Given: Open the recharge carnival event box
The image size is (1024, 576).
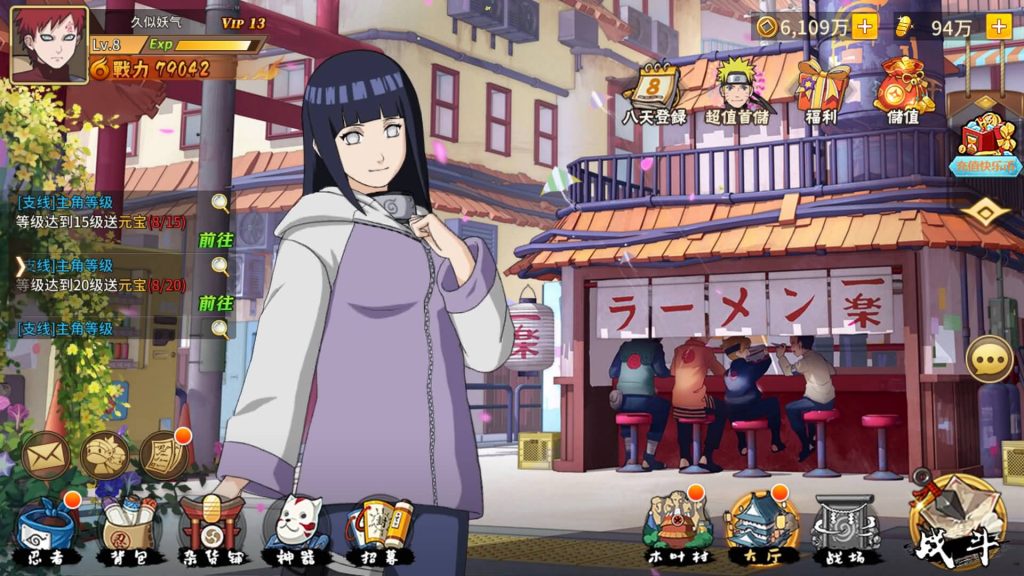Looking at the screenshot, I should (x=986, y=143).
